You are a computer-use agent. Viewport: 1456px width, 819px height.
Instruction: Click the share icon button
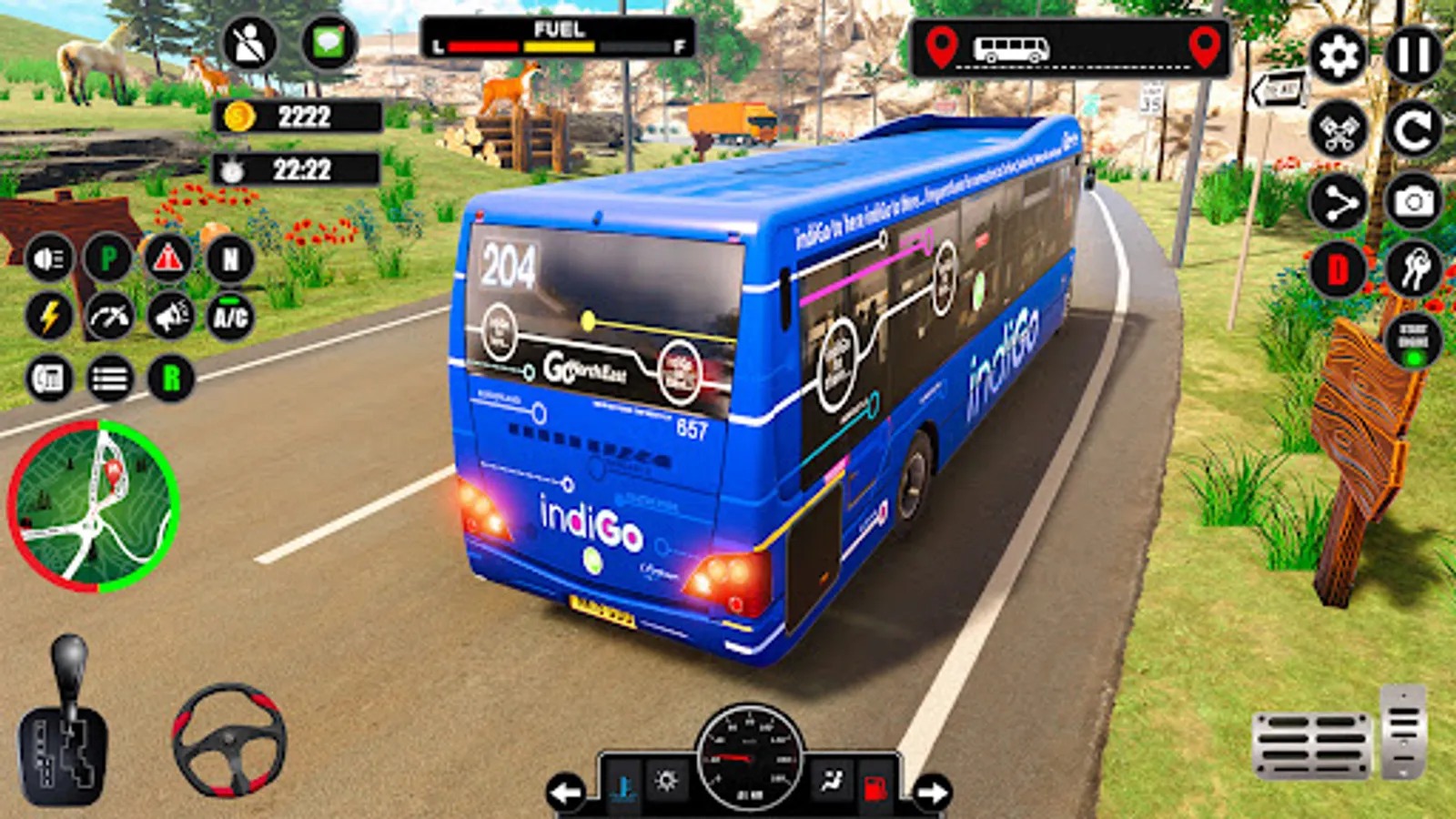pyautogui.click(x=1338, y=203)
